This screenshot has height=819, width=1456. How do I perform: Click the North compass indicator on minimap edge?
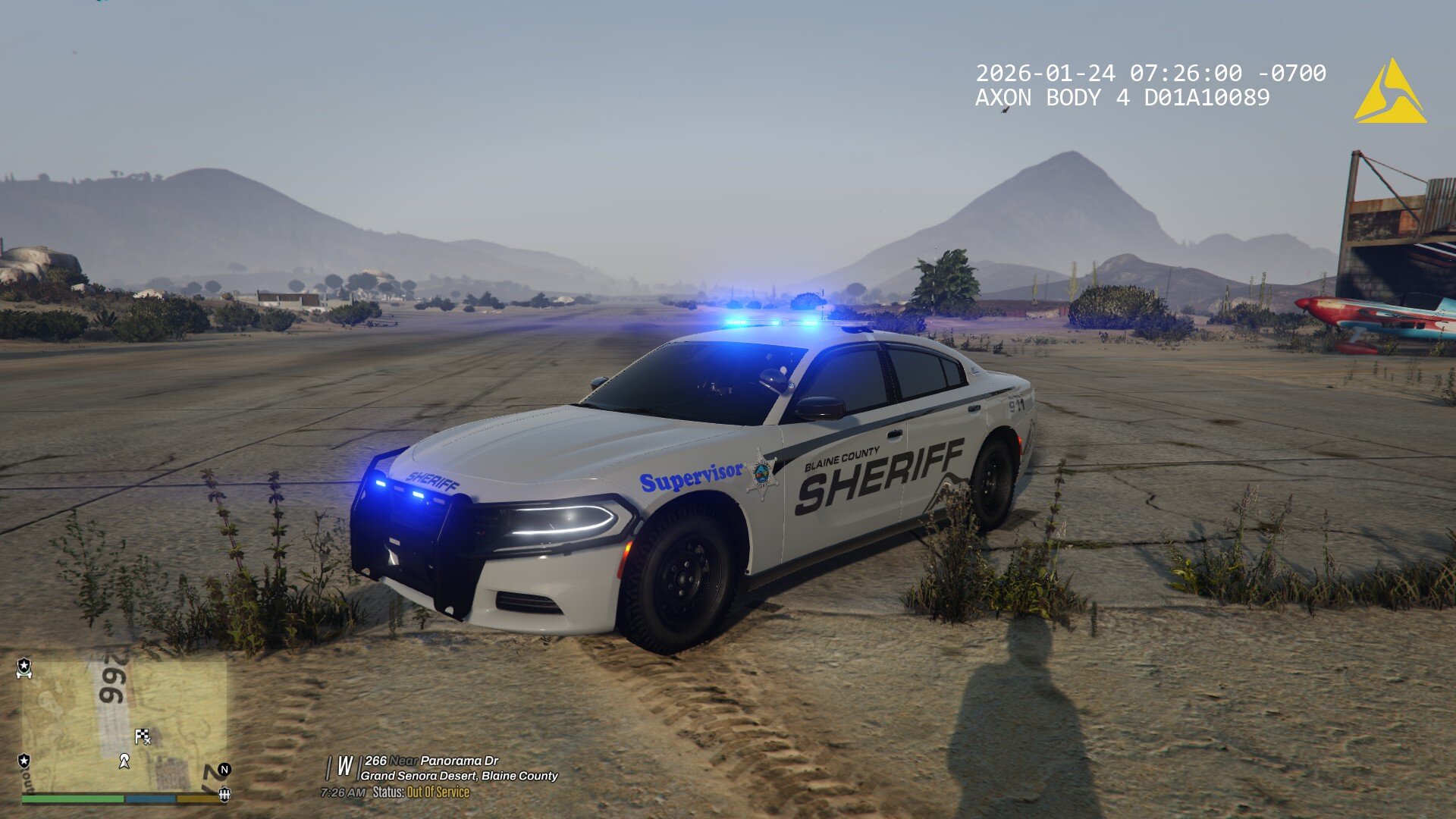coord(224,770)
